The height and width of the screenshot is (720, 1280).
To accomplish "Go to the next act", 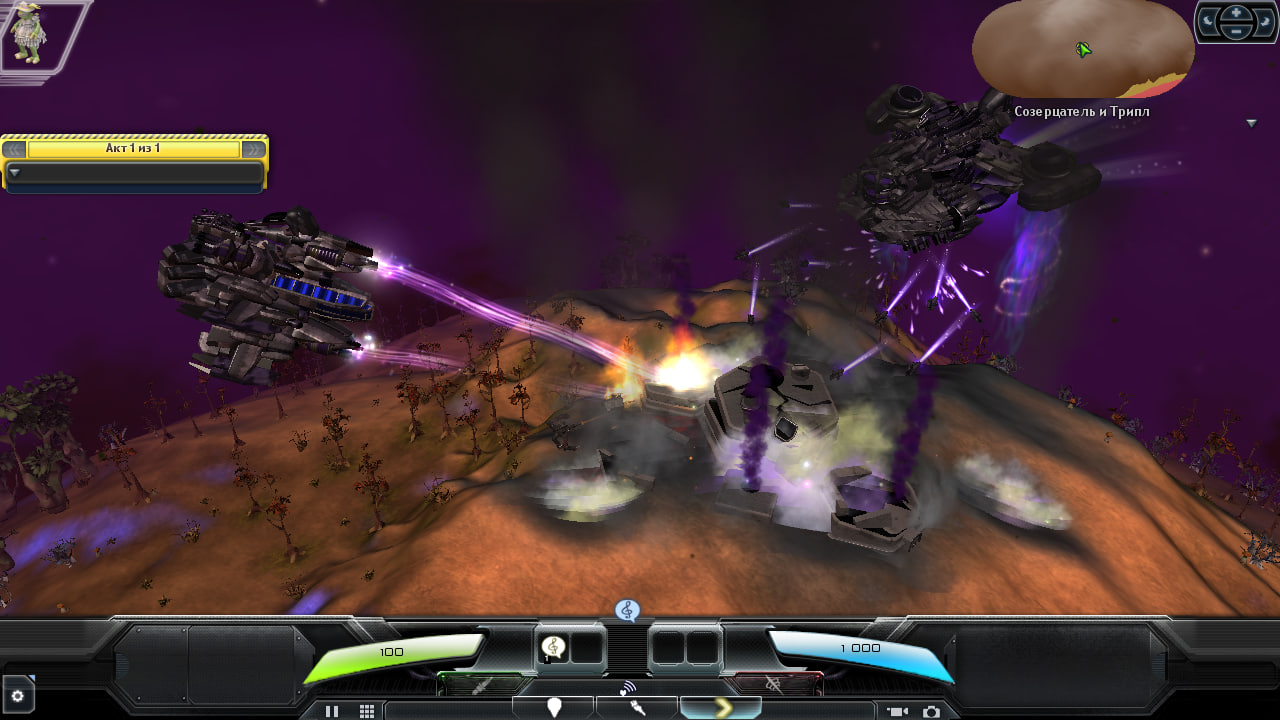I will [254, 149].
